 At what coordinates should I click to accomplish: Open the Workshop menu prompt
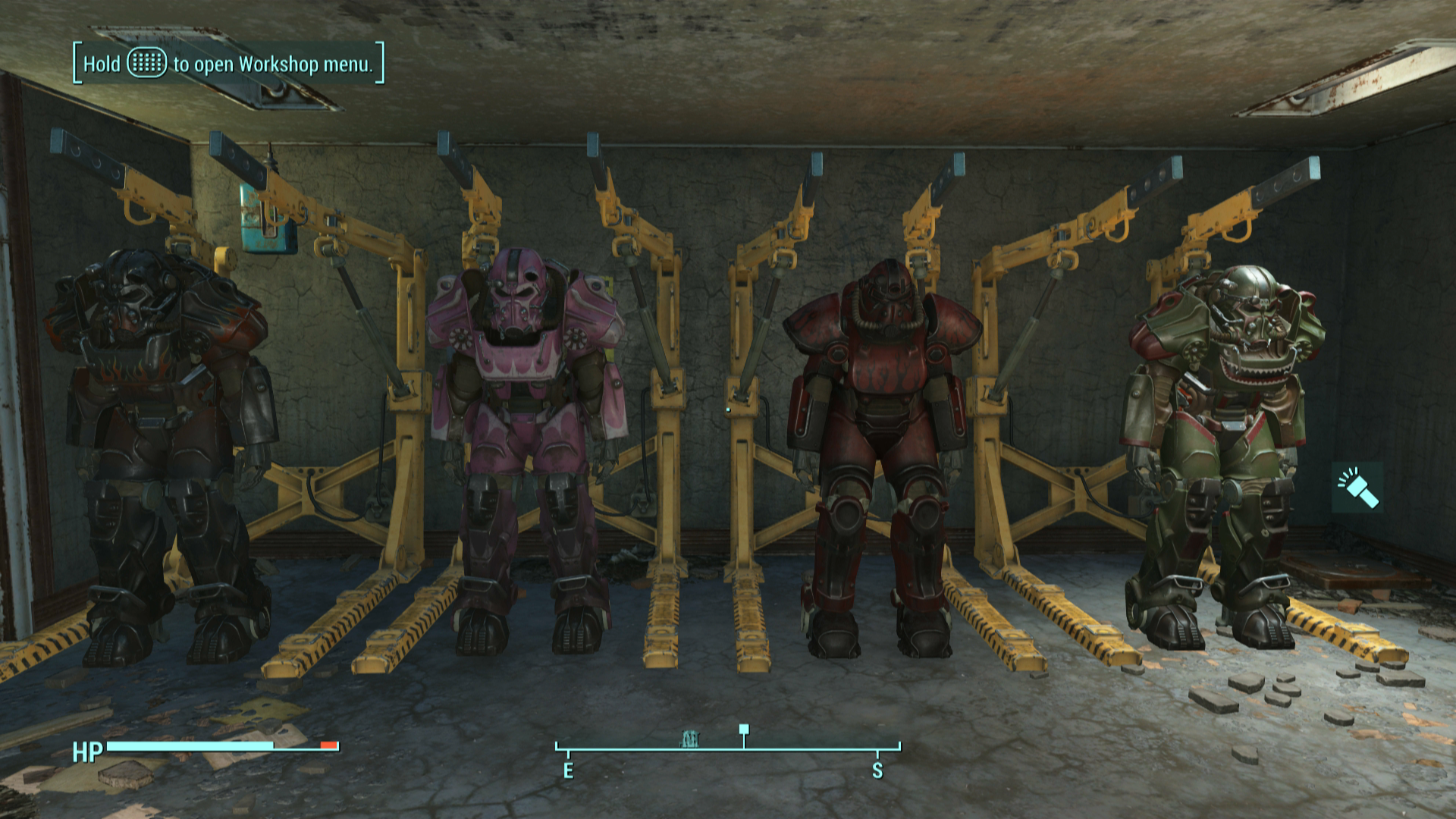(x=226, y=65)
